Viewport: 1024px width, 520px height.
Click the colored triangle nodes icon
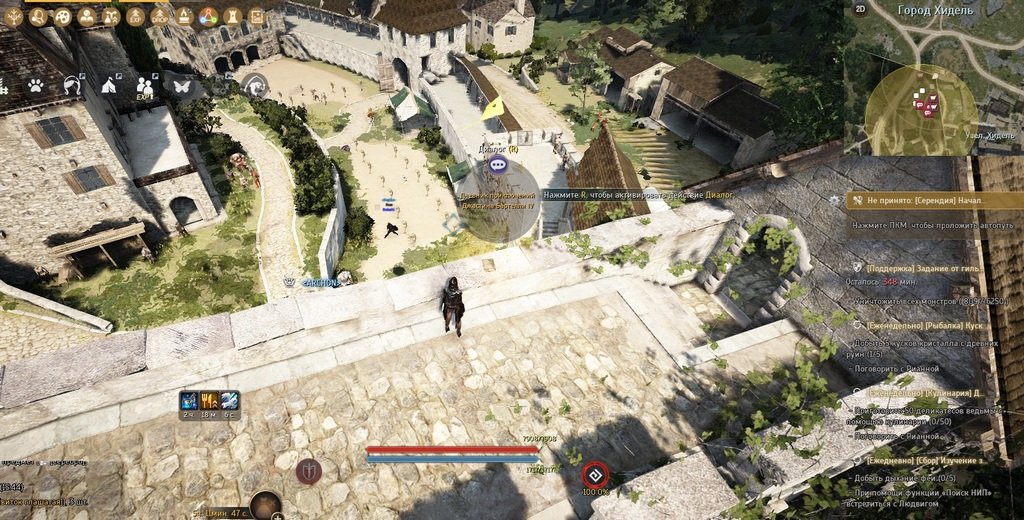209,16
